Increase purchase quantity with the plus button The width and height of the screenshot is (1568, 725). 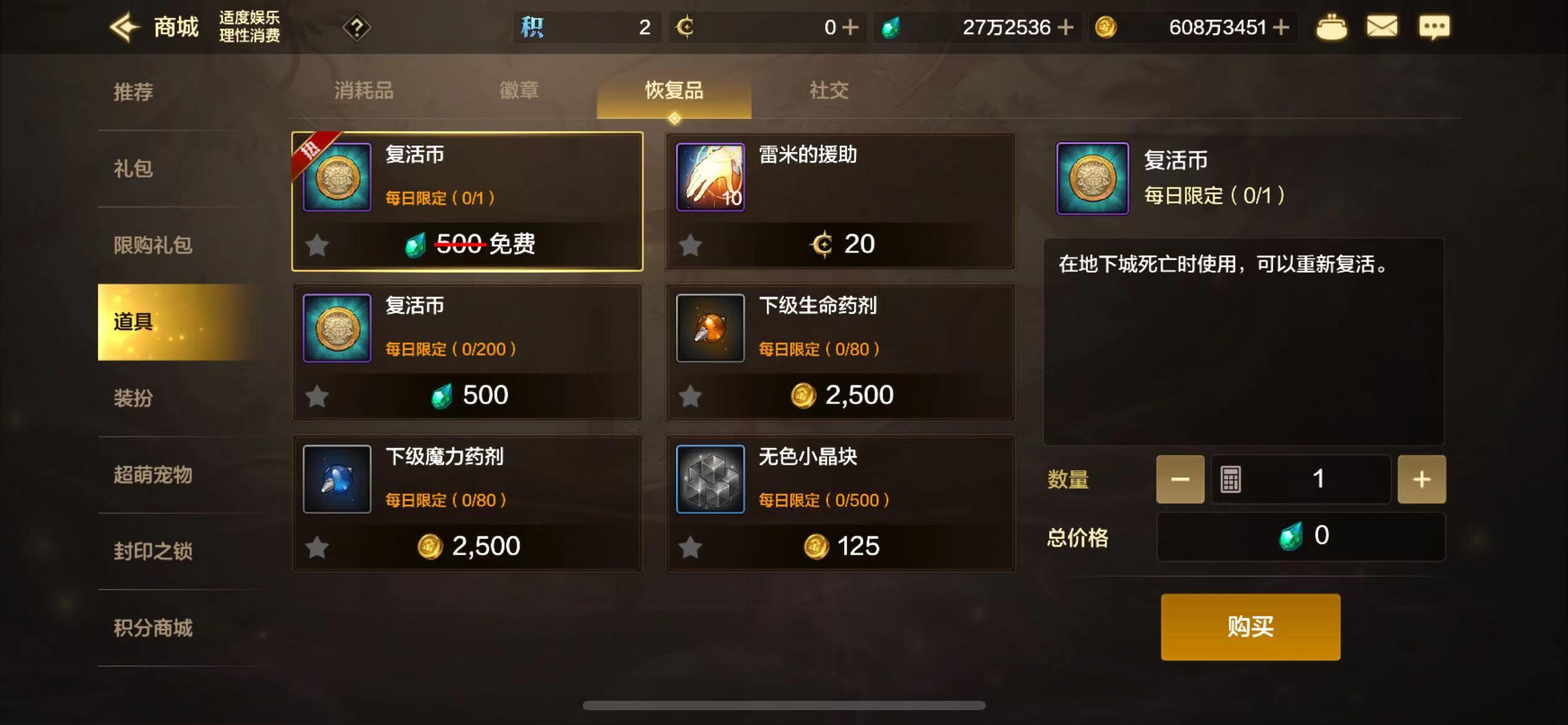coord(1421,479)
